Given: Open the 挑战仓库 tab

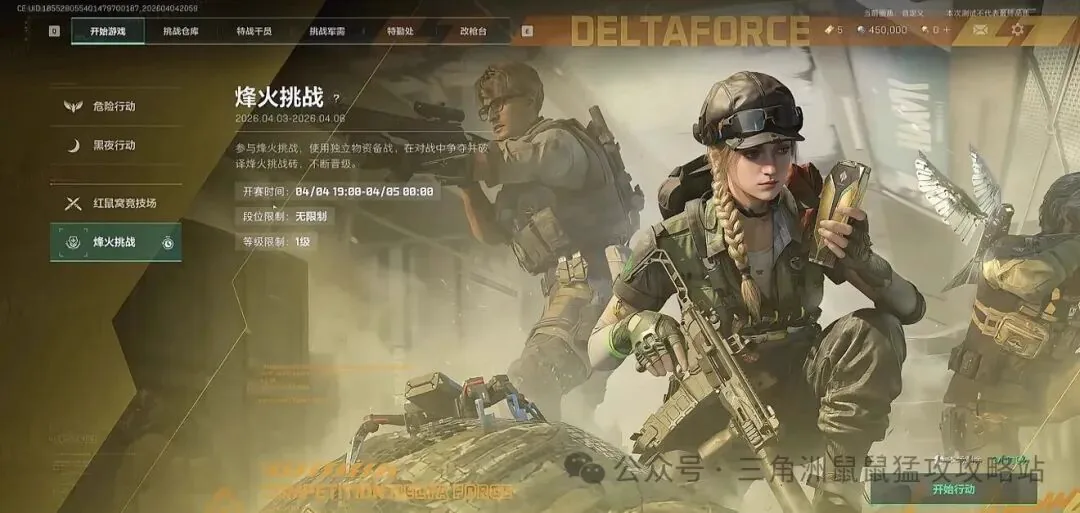Looking at the screenshot, I should pyautogui.click(x=181, y=31).
